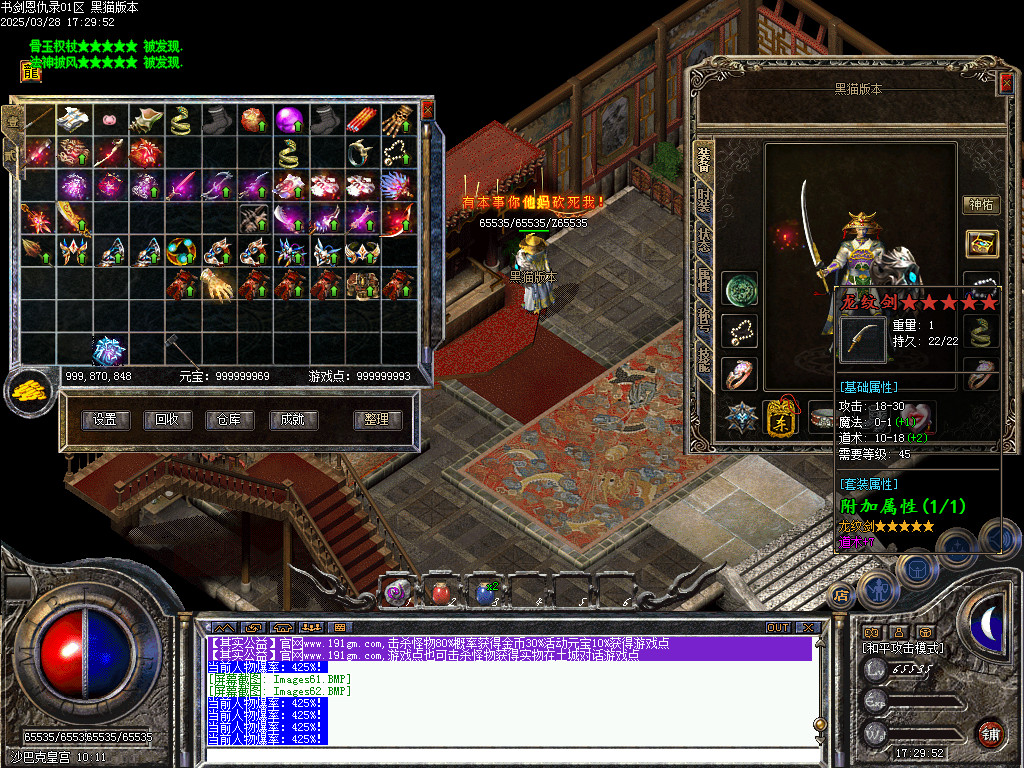Click the 神佑 blessing button
Viewport: 1024px width, 768px height.
[x=979, y=204]
